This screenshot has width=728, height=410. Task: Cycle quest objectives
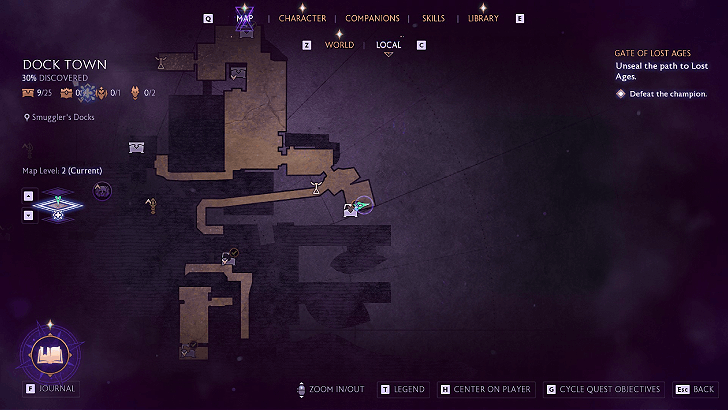603,389
